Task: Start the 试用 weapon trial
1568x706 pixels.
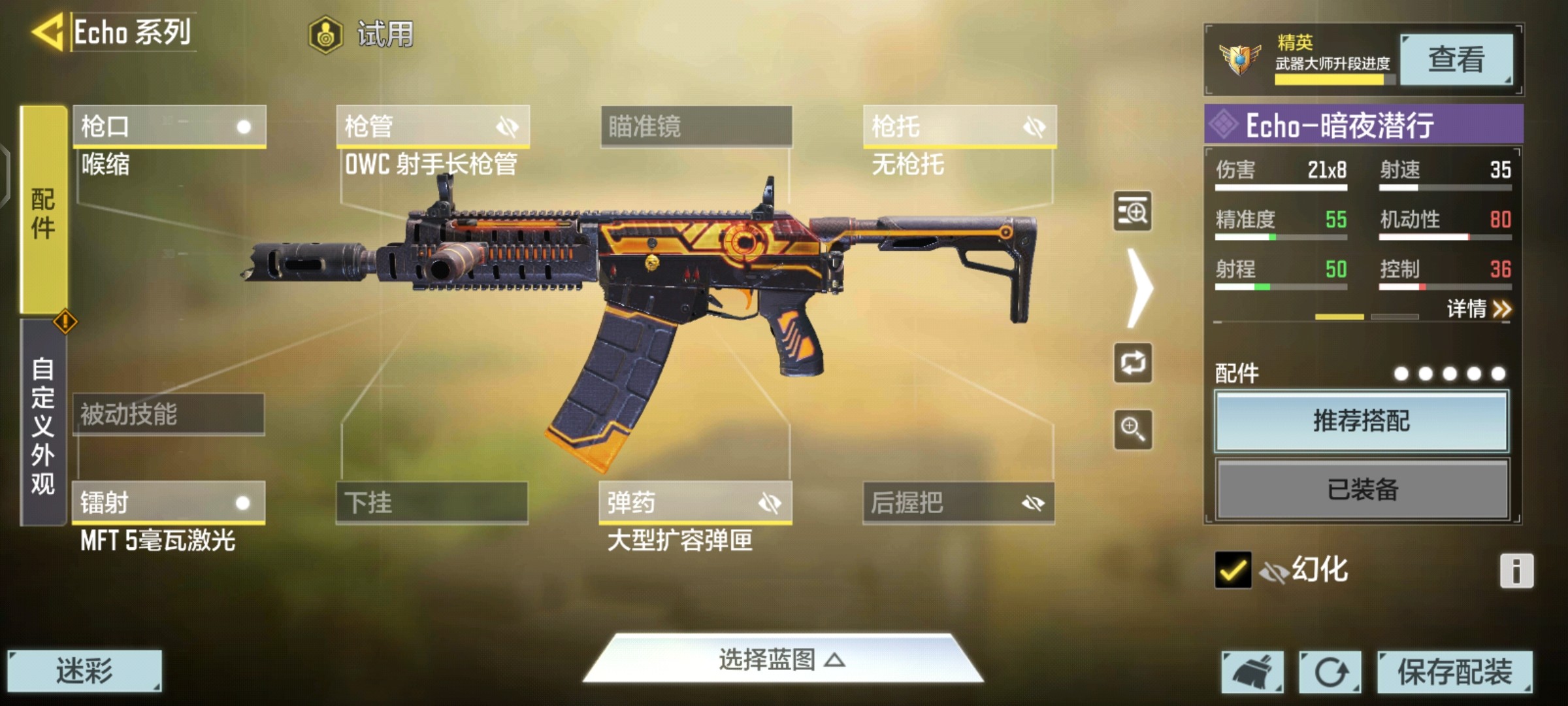Action: click(x=363, y=34)
